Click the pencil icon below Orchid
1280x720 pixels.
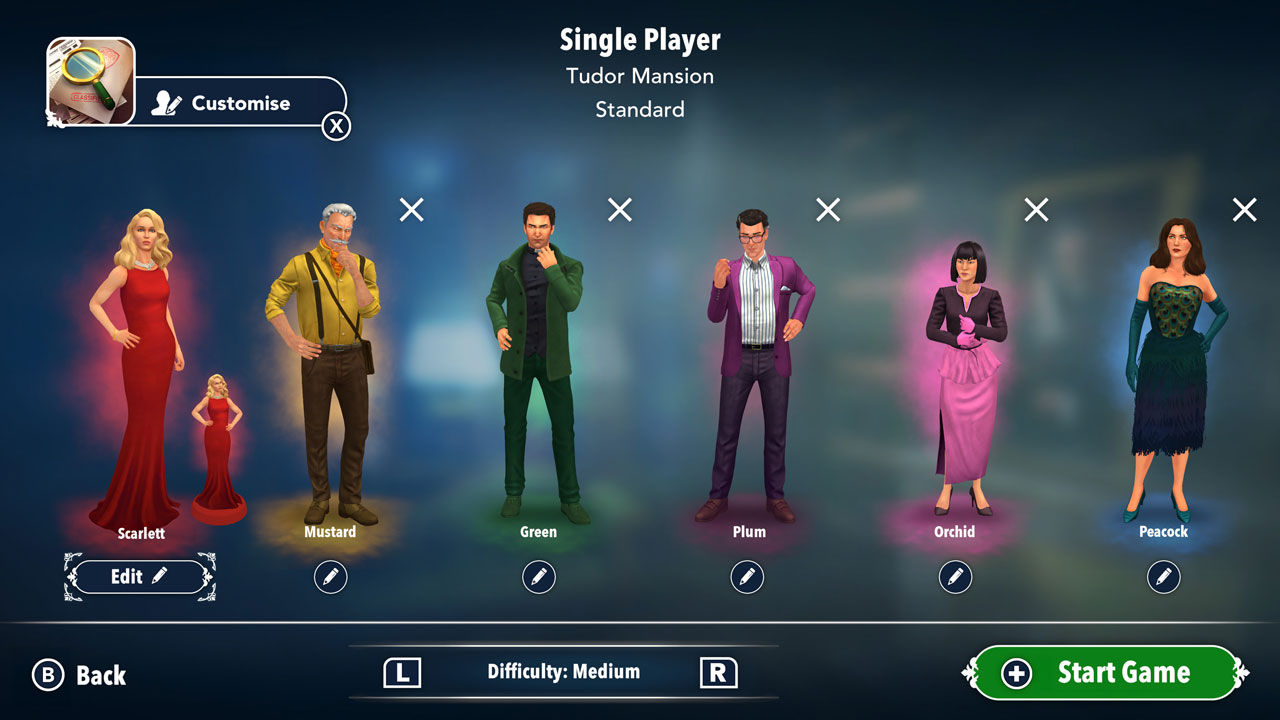coord(955,577)
